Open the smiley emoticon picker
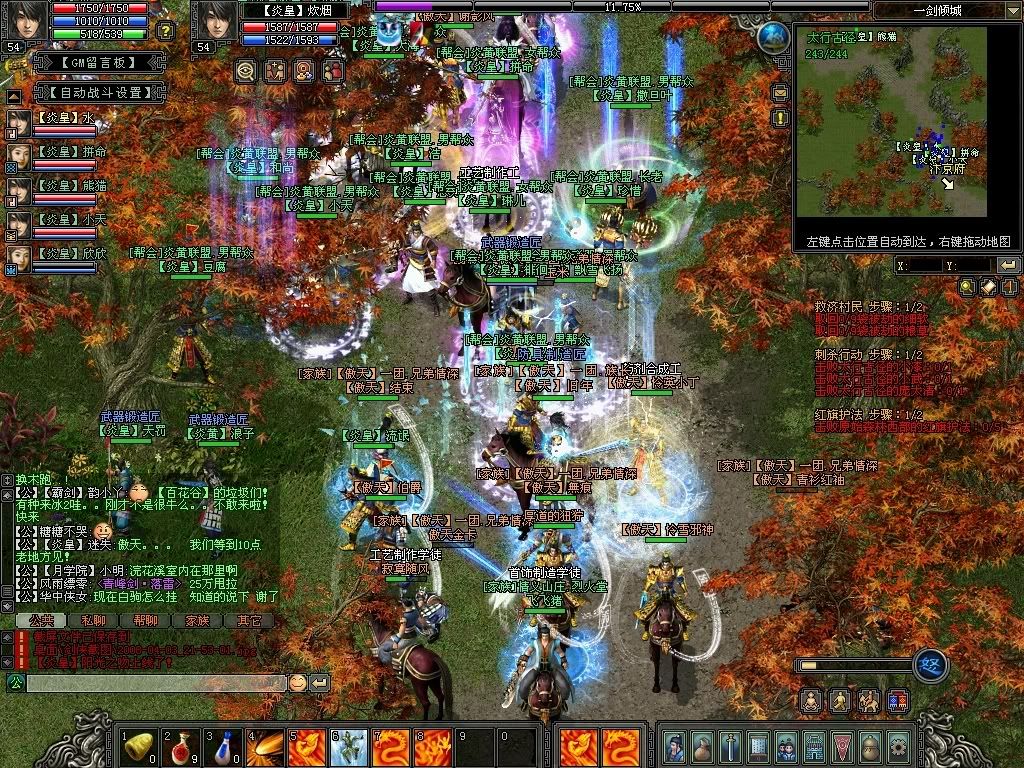Screen dimensions: 1024x768 pyautogui.click(x=298, y=682)
